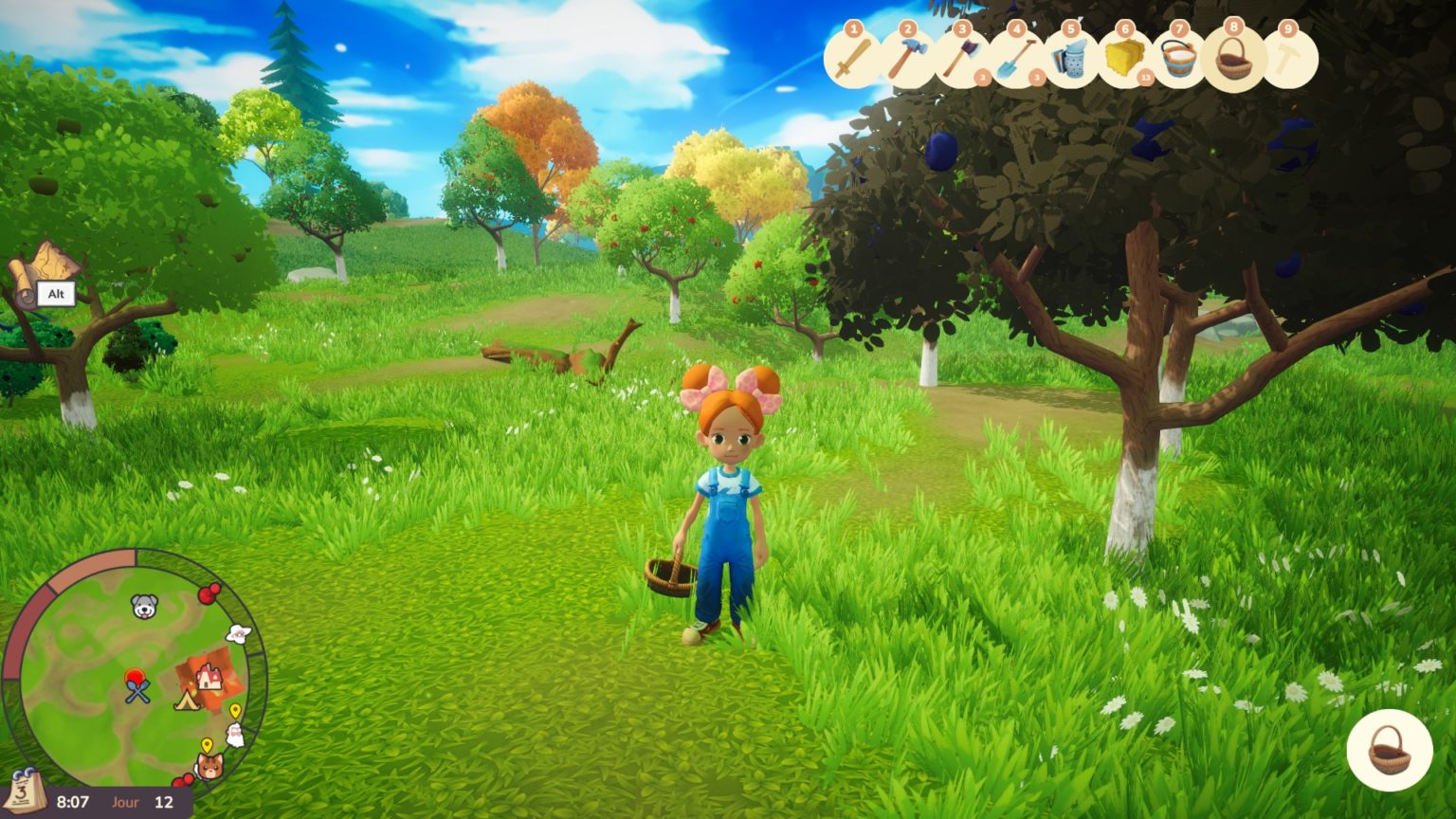Choose the milk bucket slot
The height and width of the screenshot is (819, 1456).
point(1179,60)
